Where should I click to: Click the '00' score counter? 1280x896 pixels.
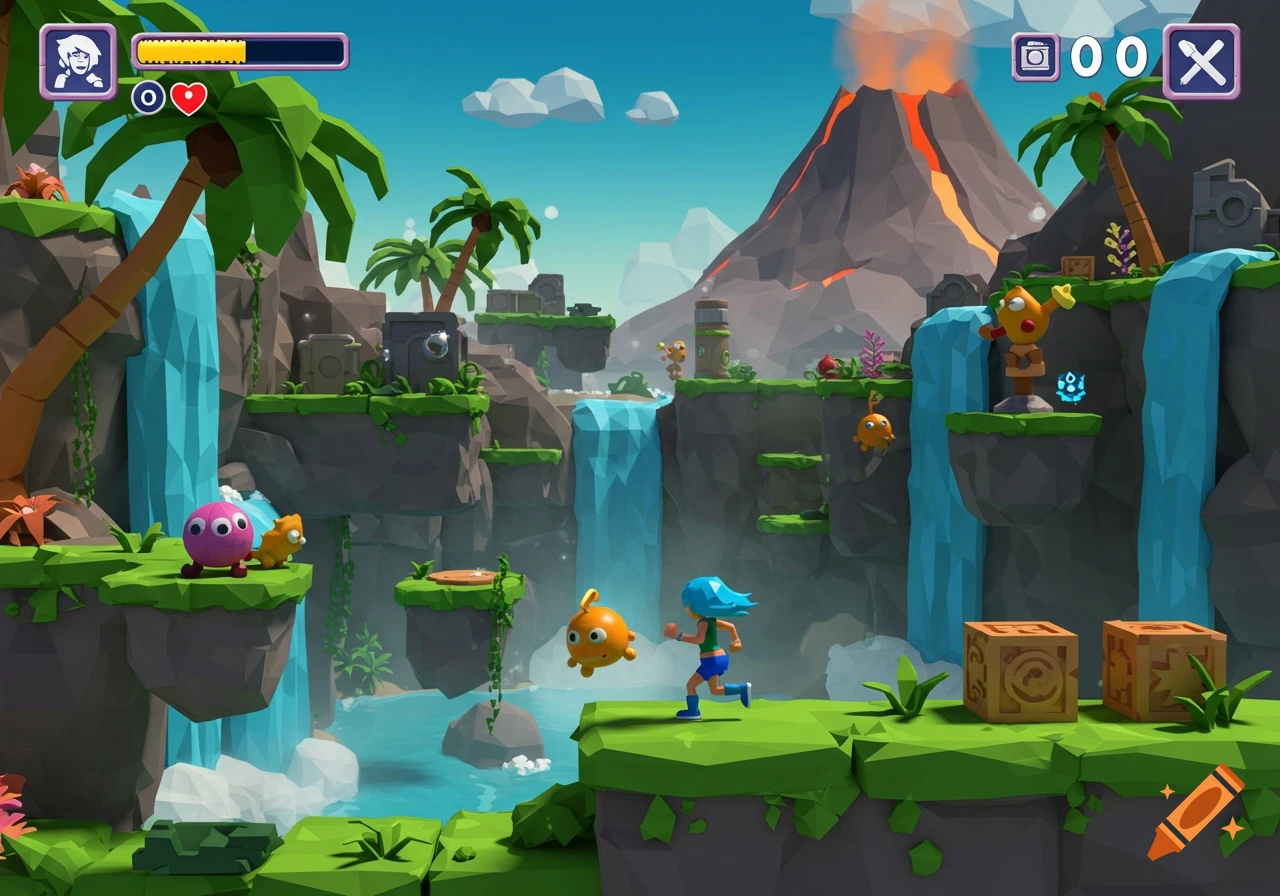pos(1110,58)
